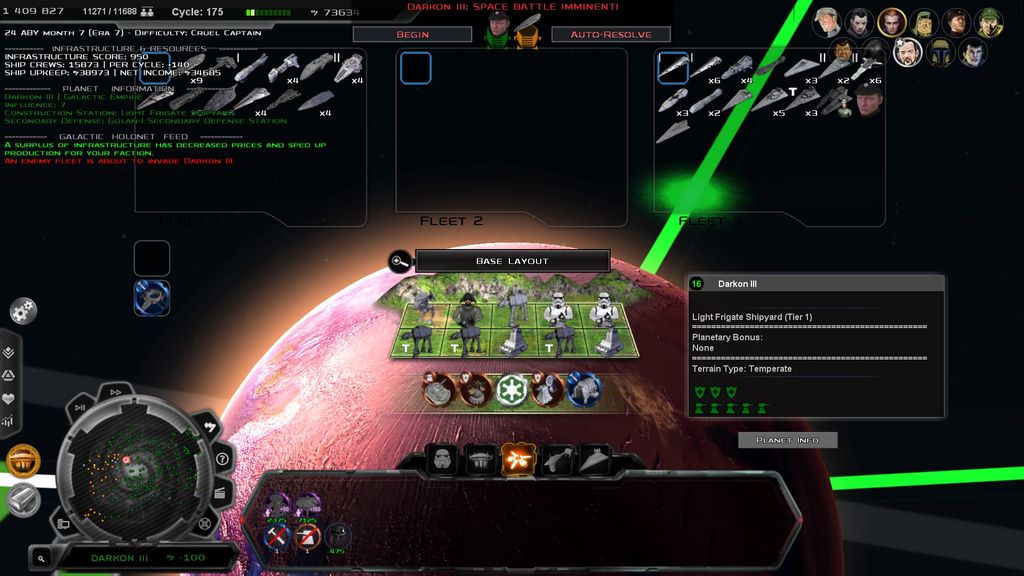Select the highlighted orange fighters build tab
Image resolution: width=1024 pixels, height=576 pixels.
coord(518,460)
